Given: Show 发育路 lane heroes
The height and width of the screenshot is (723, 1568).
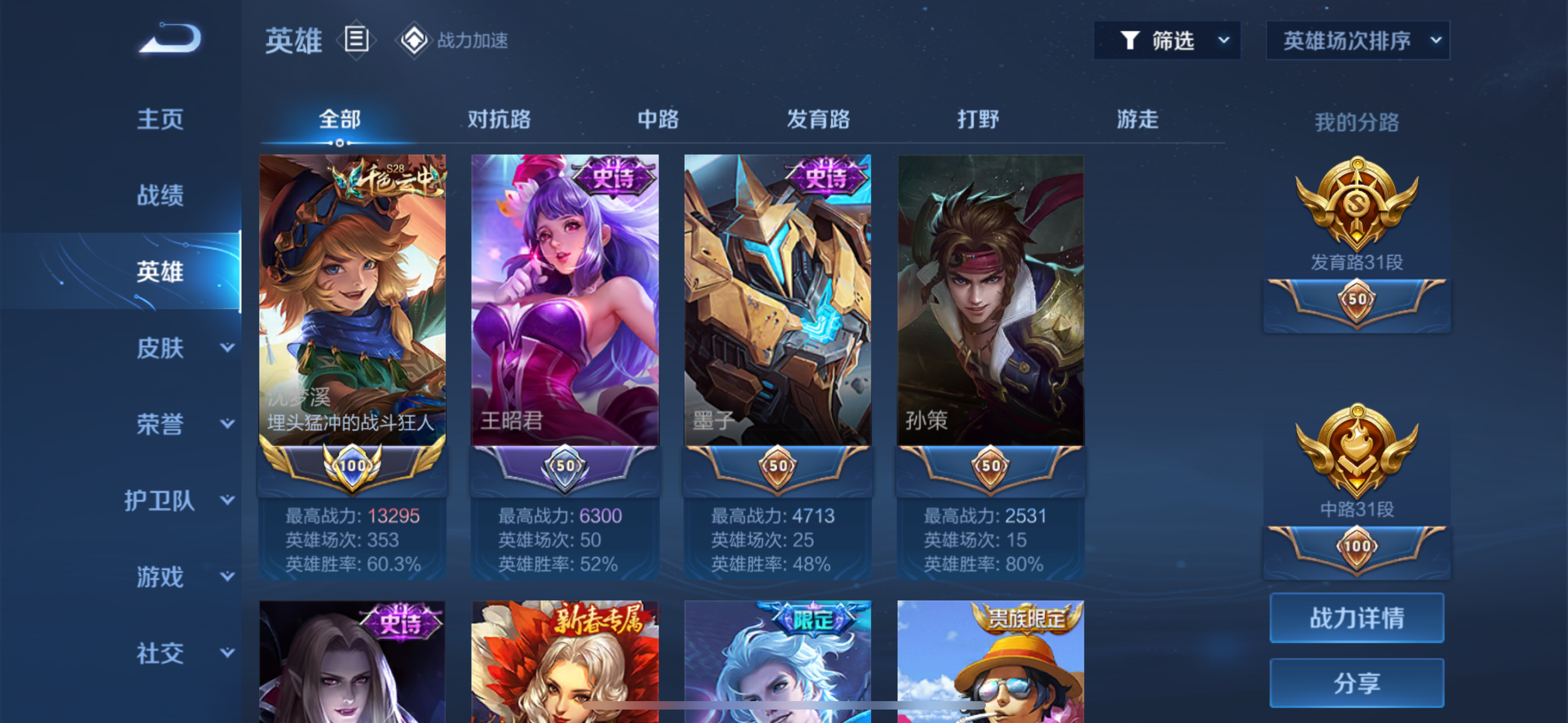Looking at the screenshot, I should [x=818, y=119].
